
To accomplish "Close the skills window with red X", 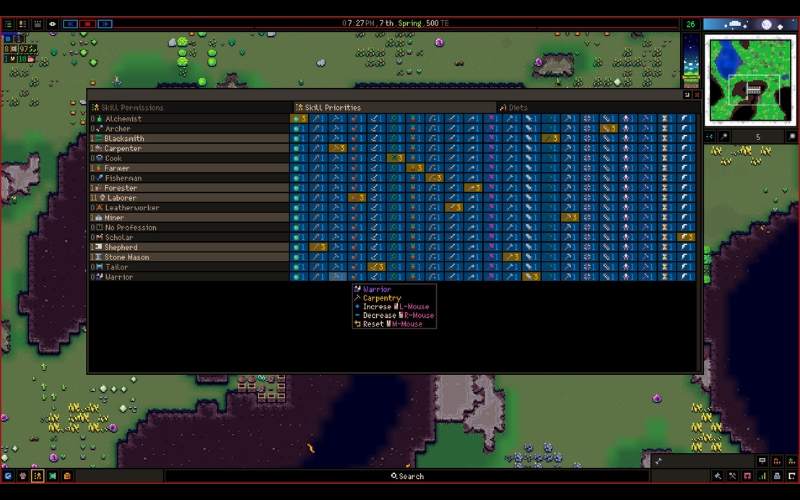I will point(696,95).
